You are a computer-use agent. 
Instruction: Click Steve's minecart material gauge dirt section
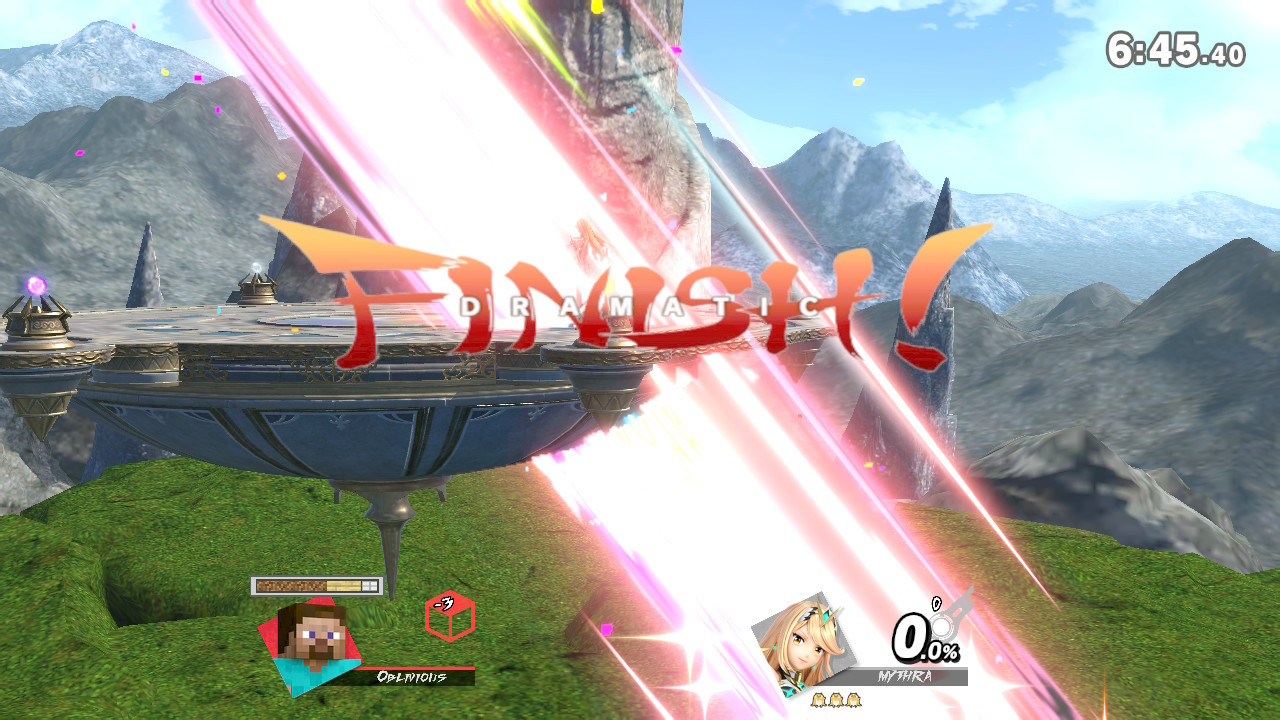click(291, 584)
